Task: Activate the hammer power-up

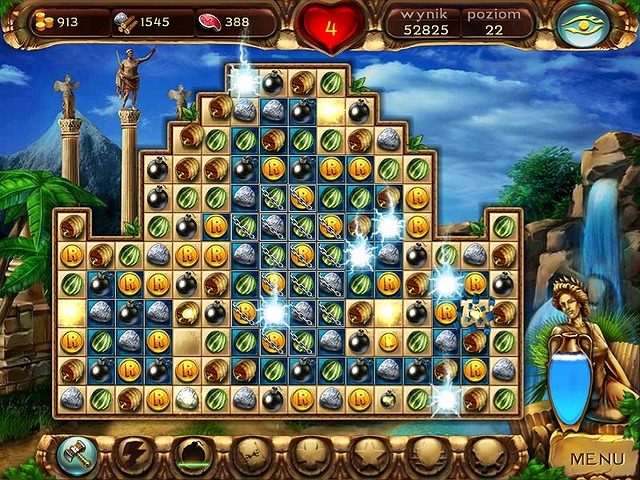Action: click(74, 456)
